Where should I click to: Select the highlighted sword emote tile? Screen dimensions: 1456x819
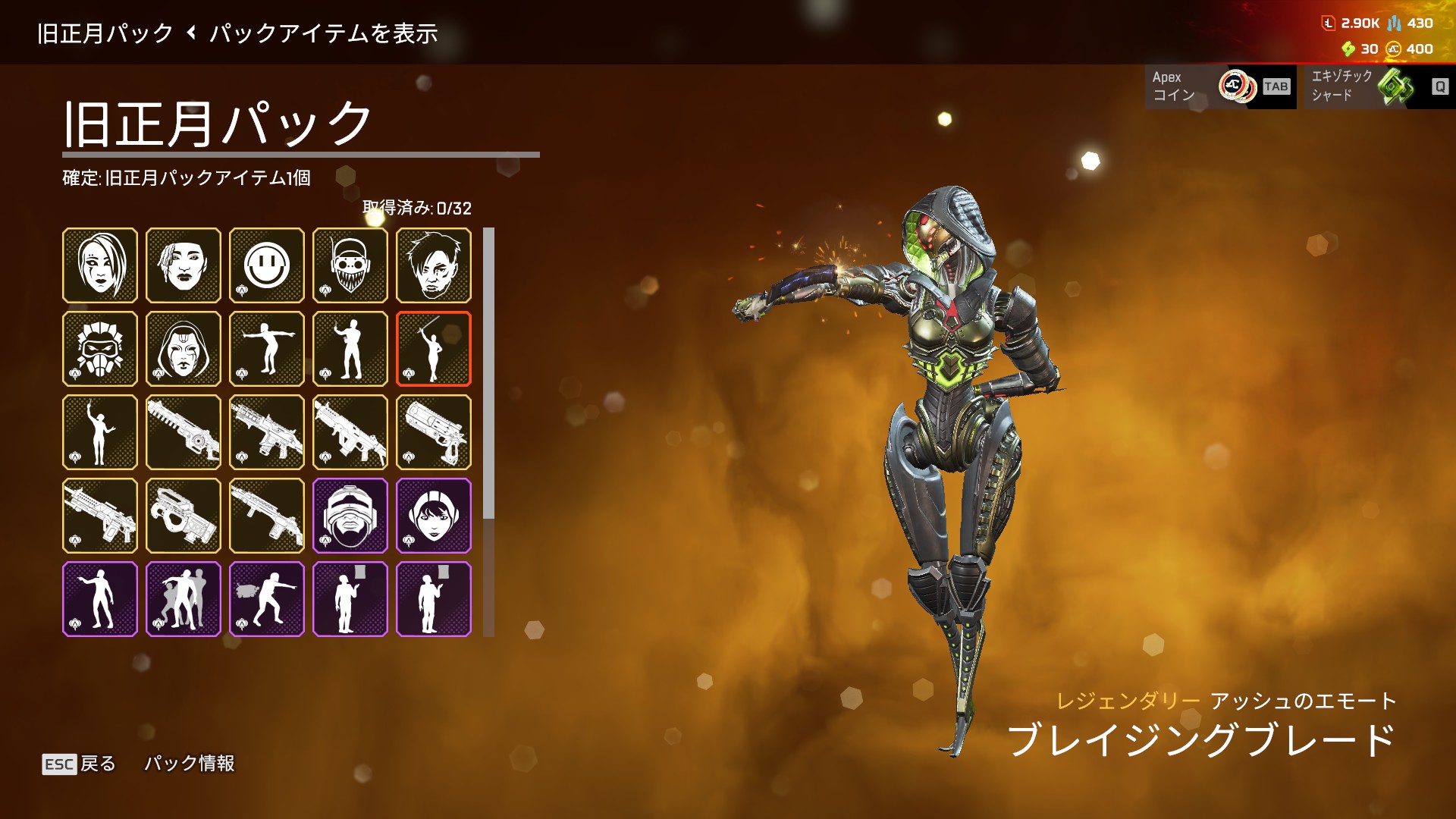pos(434,349)
